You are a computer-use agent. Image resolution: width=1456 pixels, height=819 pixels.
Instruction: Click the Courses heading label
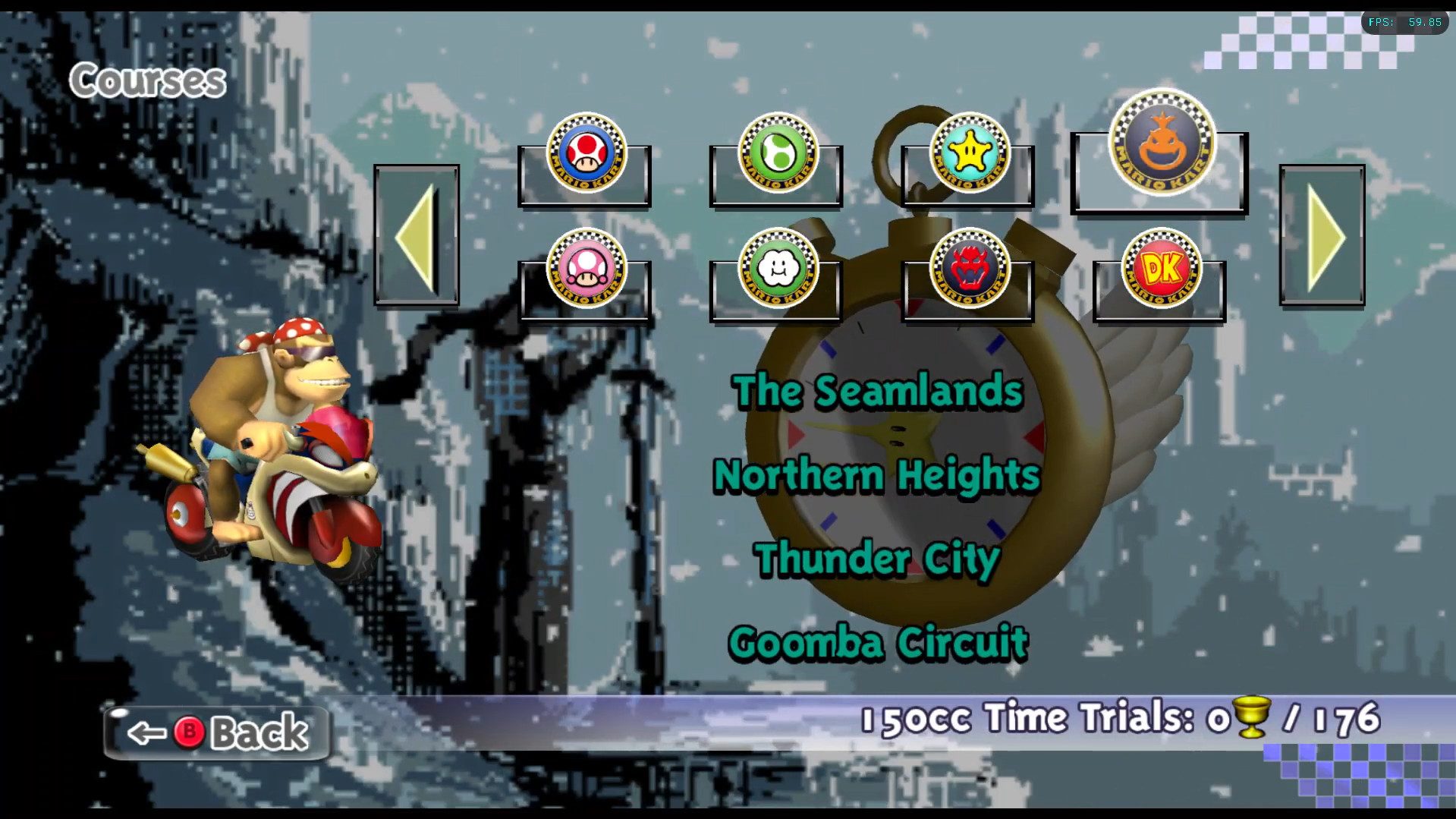coord(148,80)
